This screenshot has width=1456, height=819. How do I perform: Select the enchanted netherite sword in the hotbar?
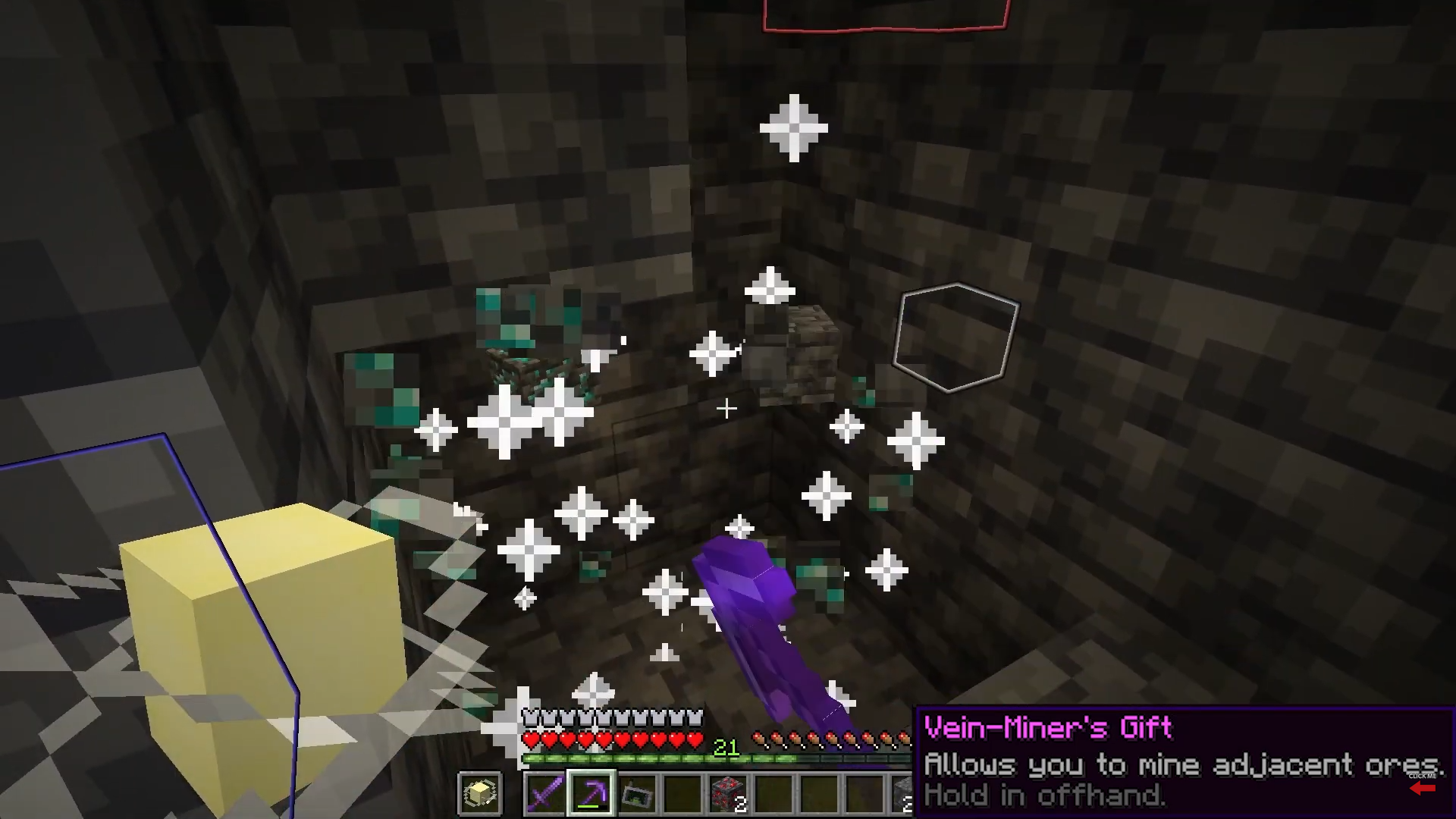544,792
